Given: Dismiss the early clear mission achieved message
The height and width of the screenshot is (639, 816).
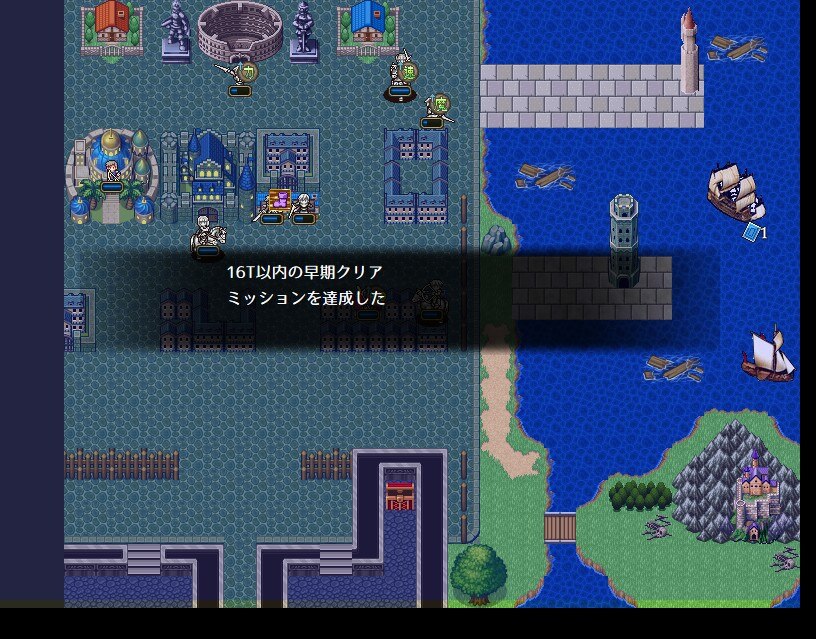Looking at the screenshot, I should (x=400, y=285).
